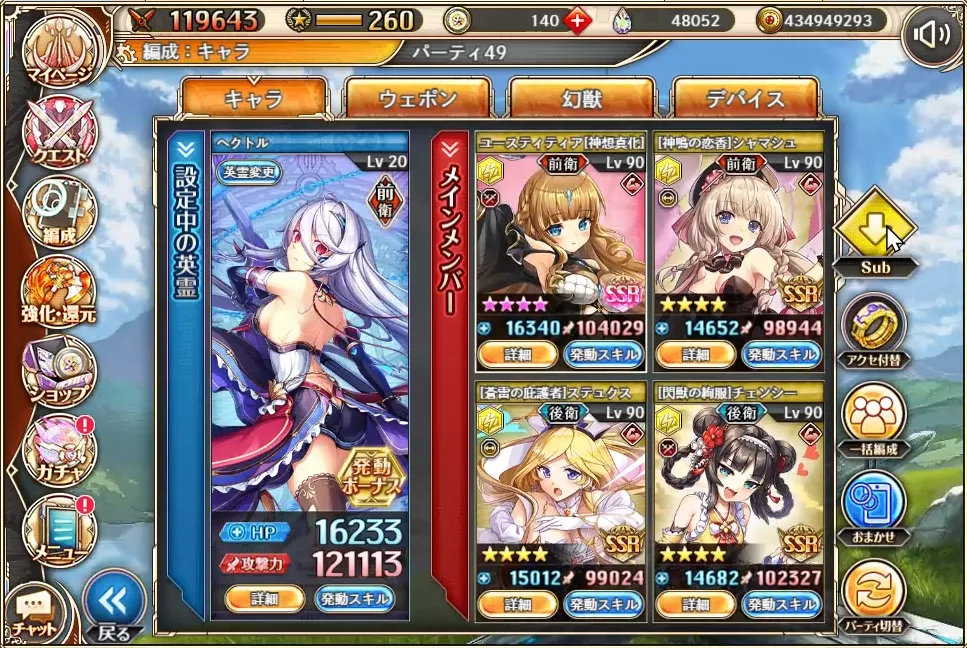Change the hero with 英霊変更
This screenshot has height=648, width=967.
(250, 171)
